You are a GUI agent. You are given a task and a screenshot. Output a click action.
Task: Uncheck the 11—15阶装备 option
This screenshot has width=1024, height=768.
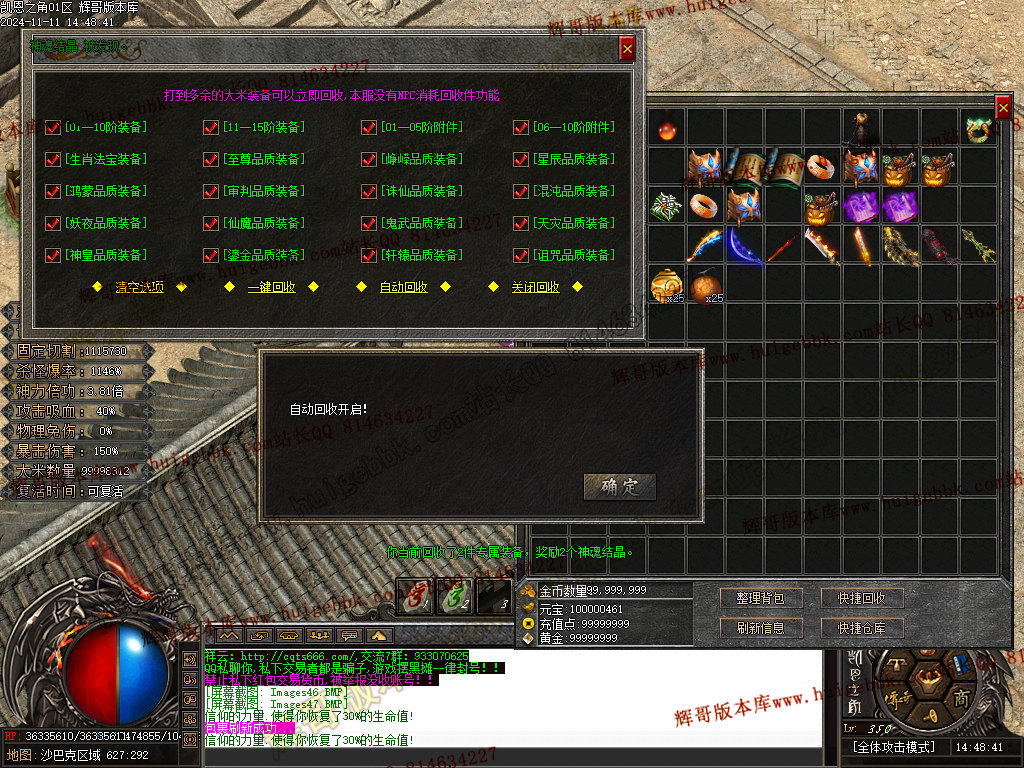pyautogui.click(x=211, y=127)
